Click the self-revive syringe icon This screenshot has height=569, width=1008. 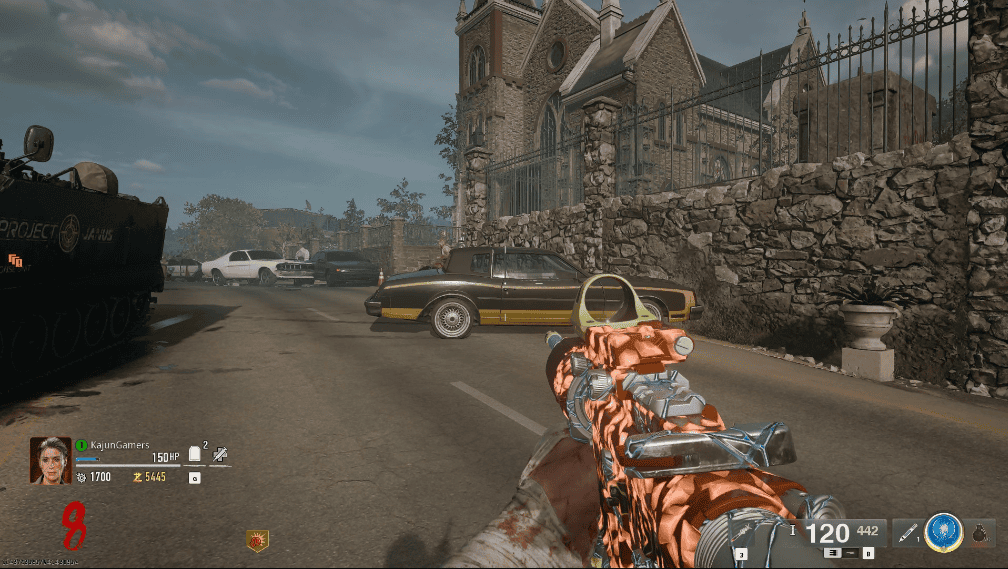coord(220,454)
